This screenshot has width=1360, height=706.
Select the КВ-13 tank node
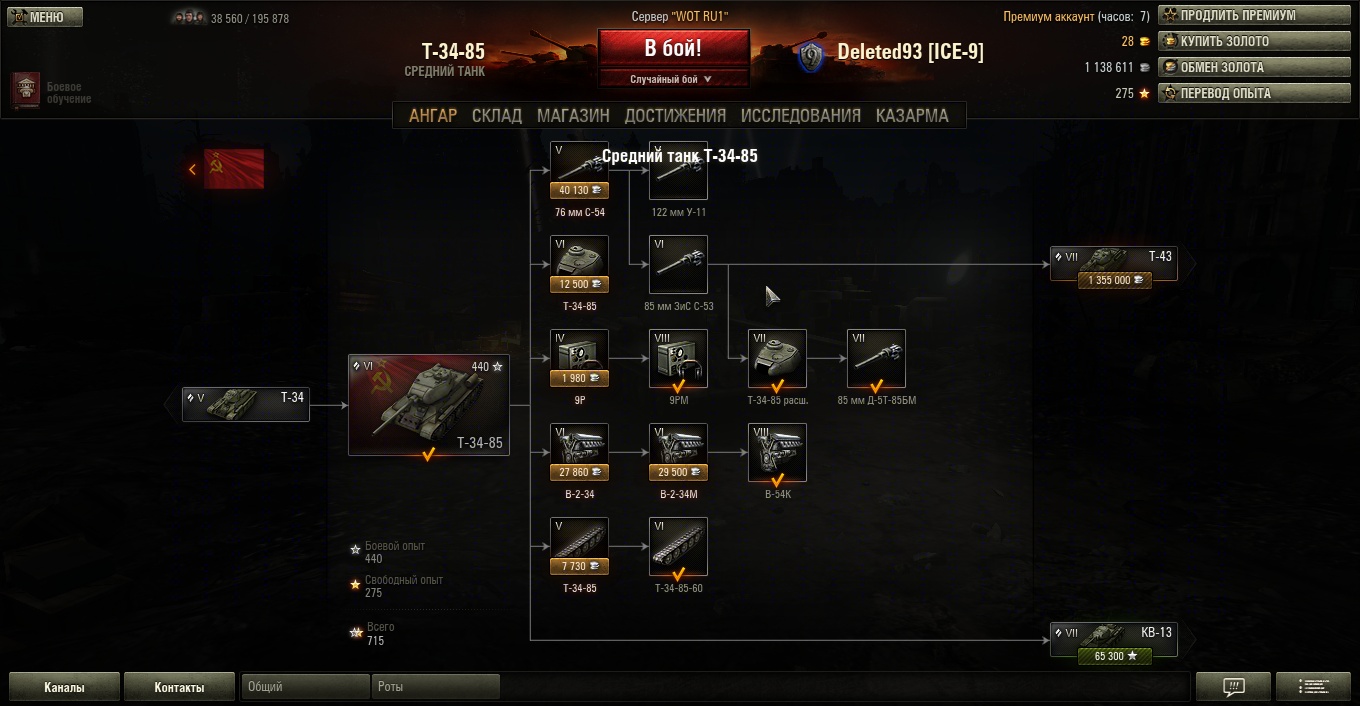[x=1113, y=640]
